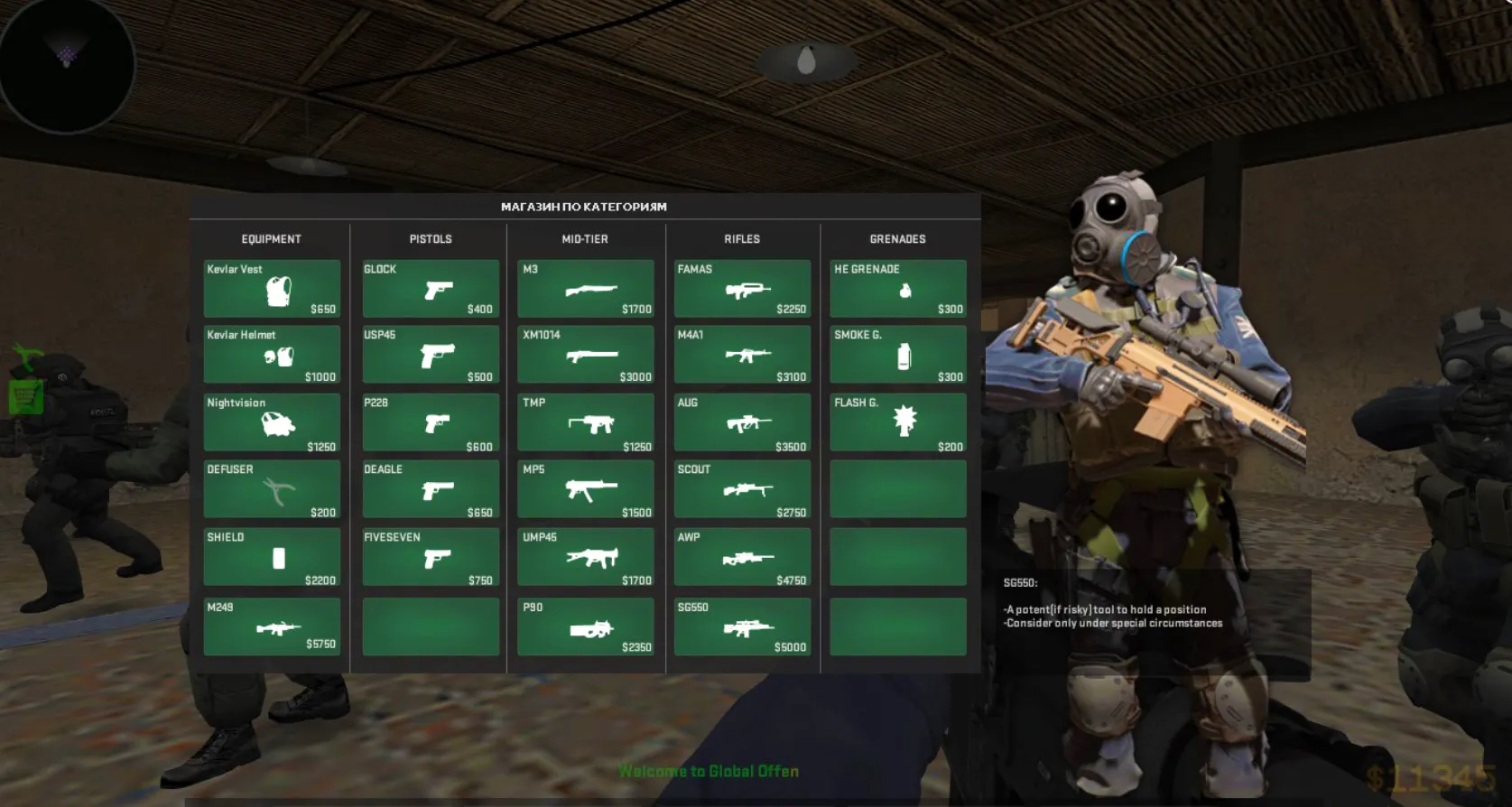Image resolution: width=1512 pixels, height=807 pixels.
Task: Purchase the AWP sniper rifle
Action: point(742,557)
